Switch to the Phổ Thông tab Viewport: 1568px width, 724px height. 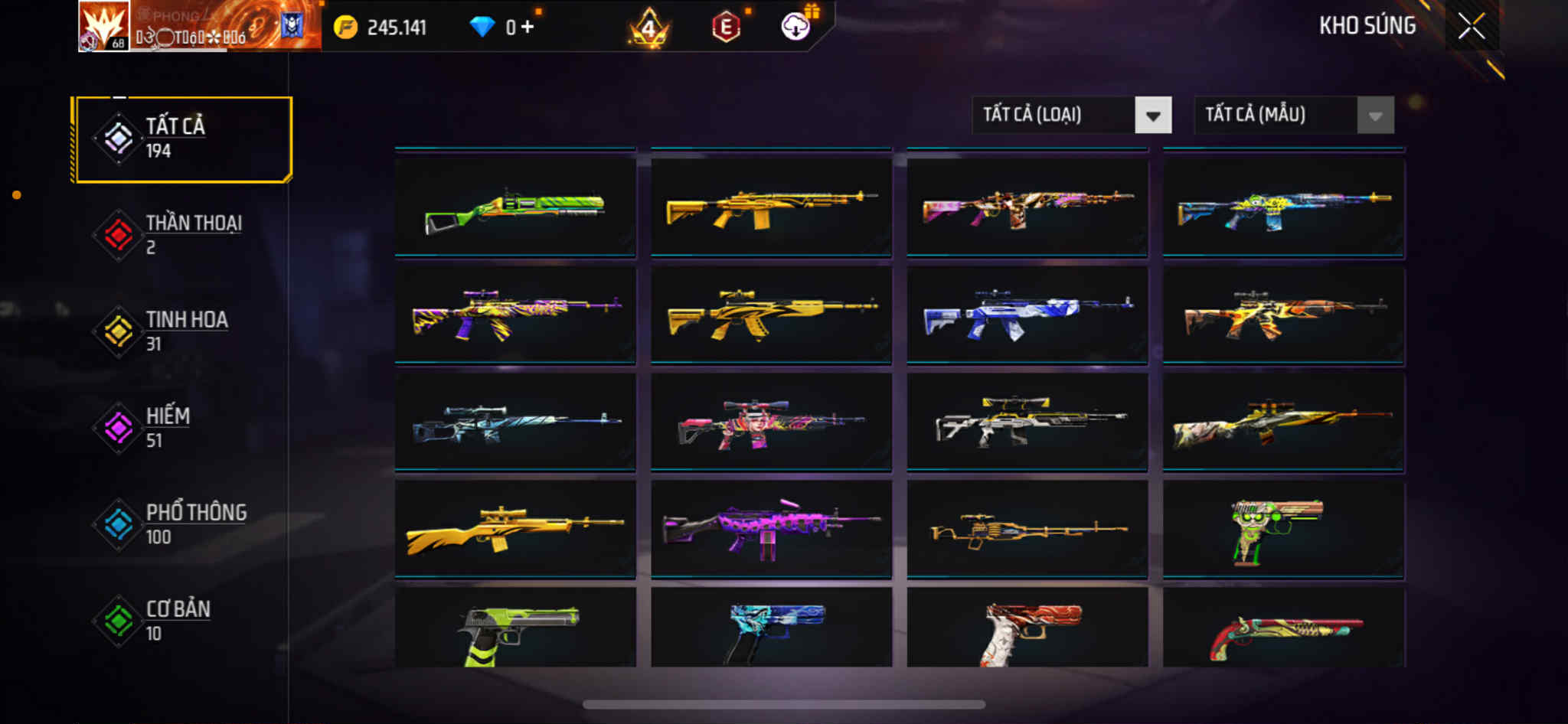point(182,524)
